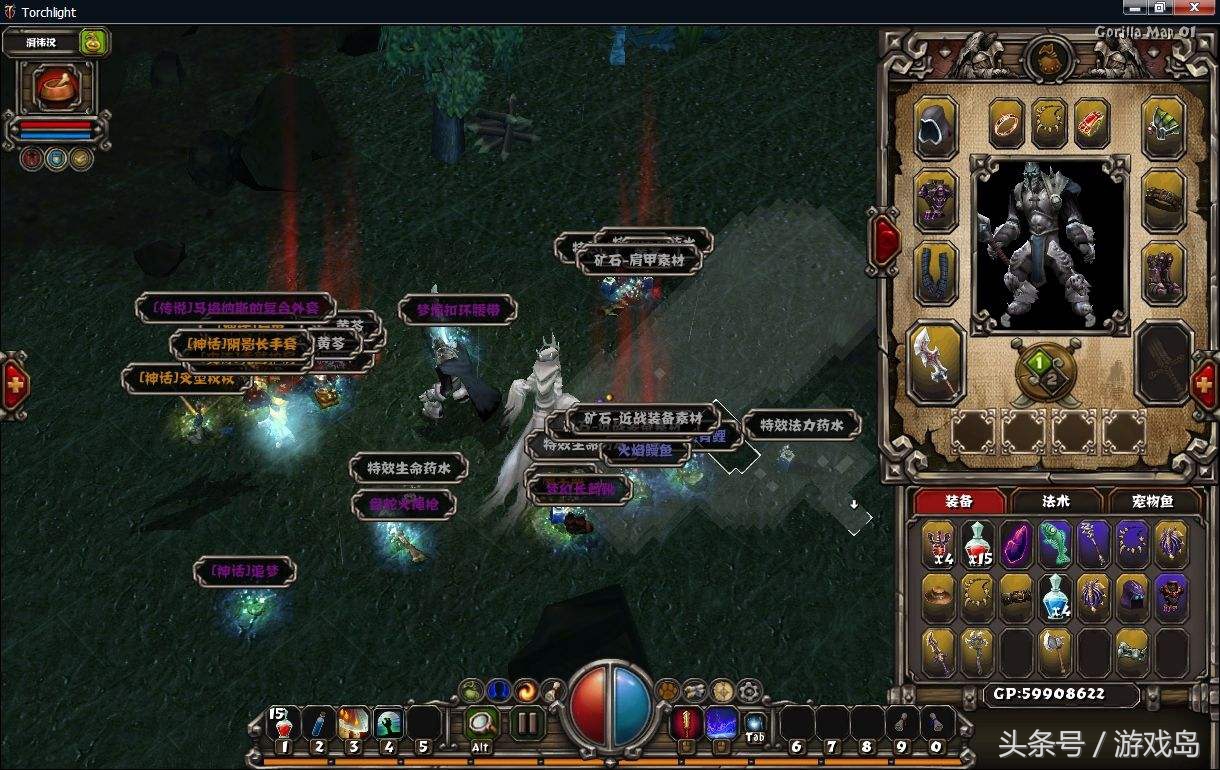Click the equipped halberd weapon slot
The image size is (1220, 770).
pos(936,362)
